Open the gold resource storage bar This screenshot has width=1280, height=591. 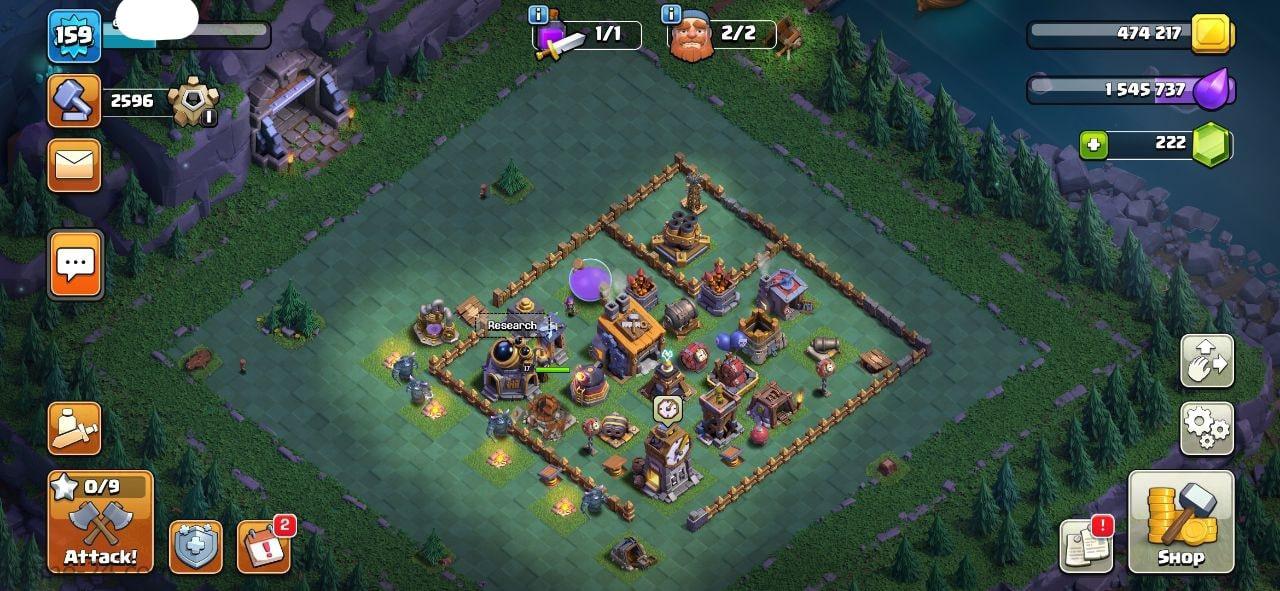[x=1130, y=34]
